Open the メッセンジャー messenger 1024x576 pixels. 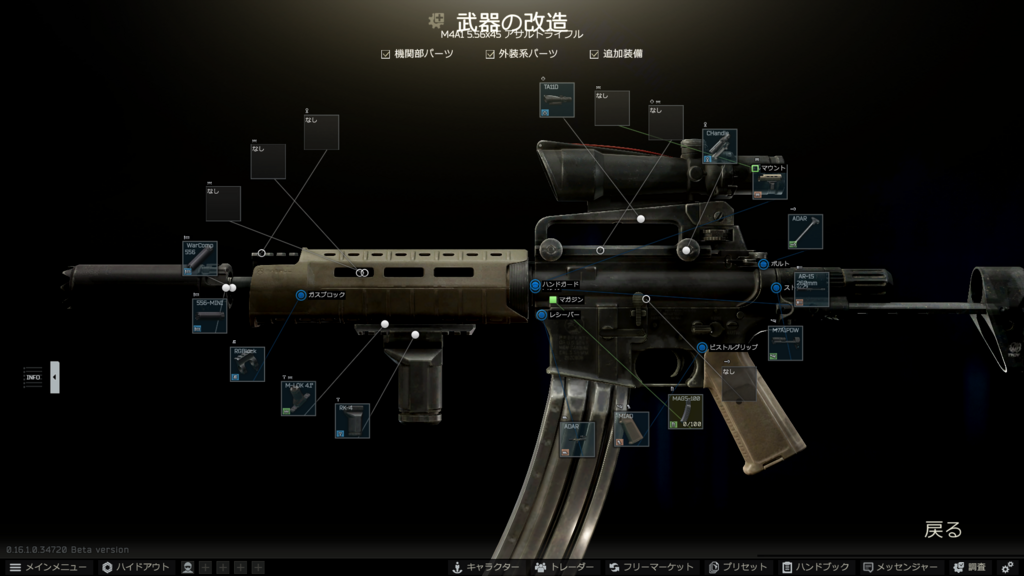tap(900, 567)
